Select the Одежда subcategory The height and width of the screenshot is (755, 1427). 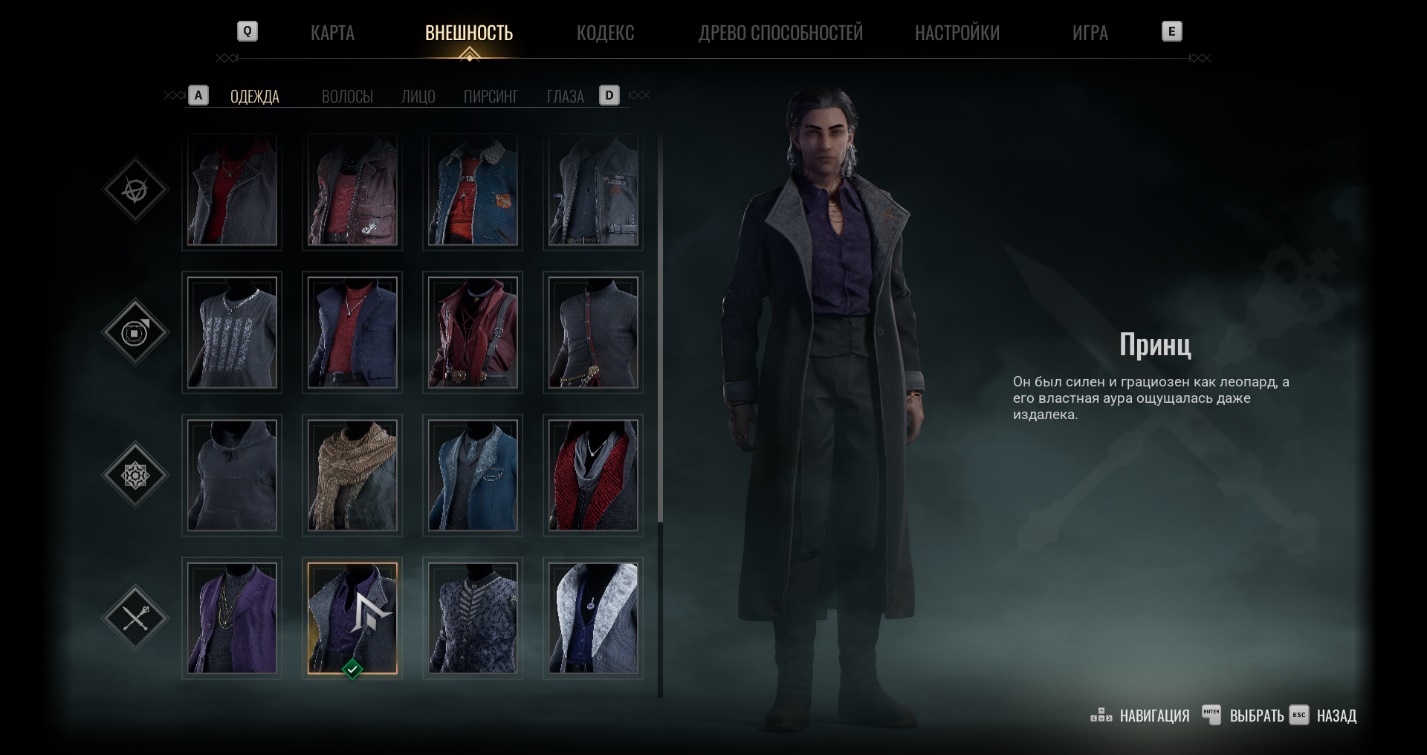pyautogui.click(x=255, y=97)
